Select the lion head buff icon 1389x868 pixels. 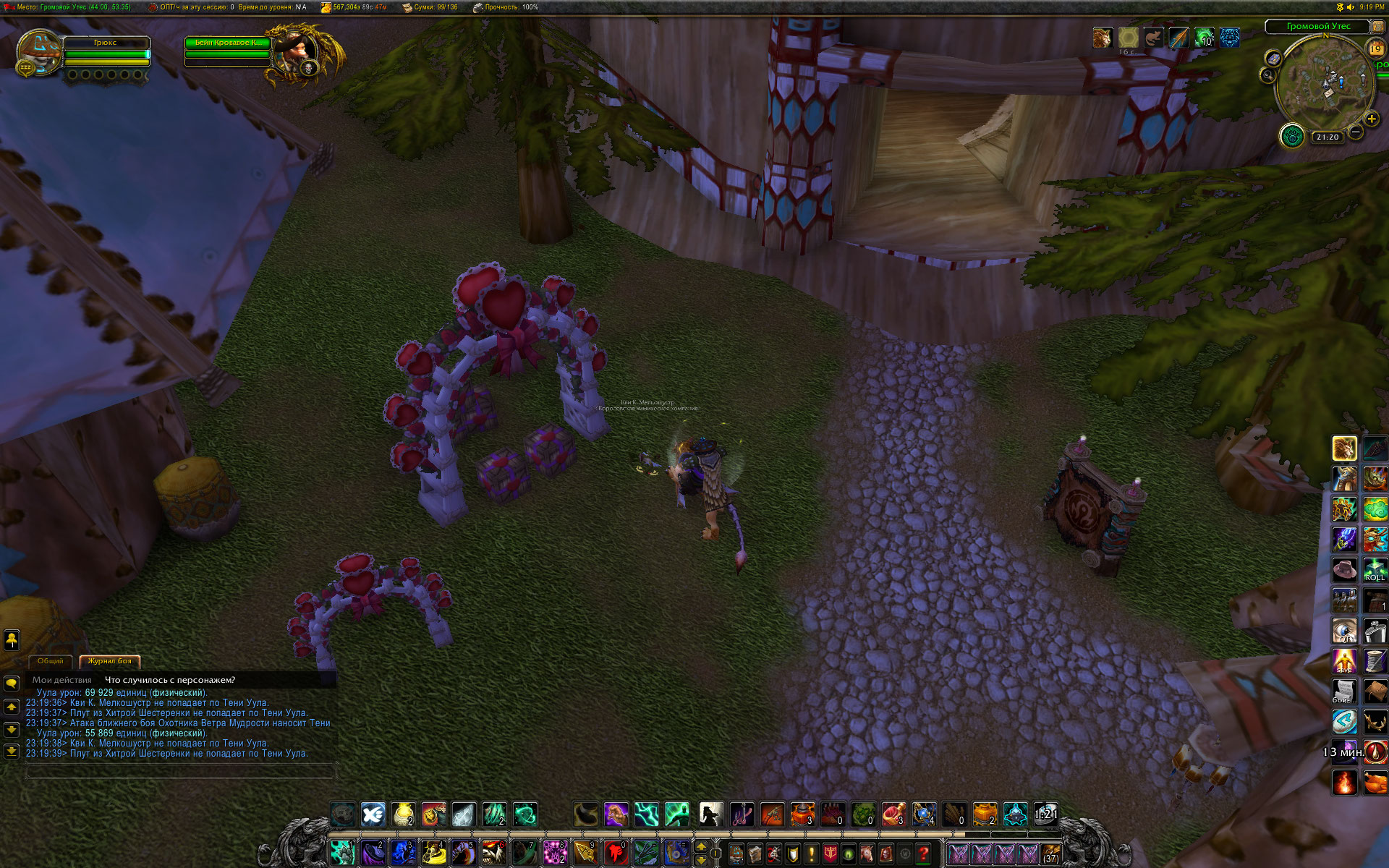click(1102, 38)
